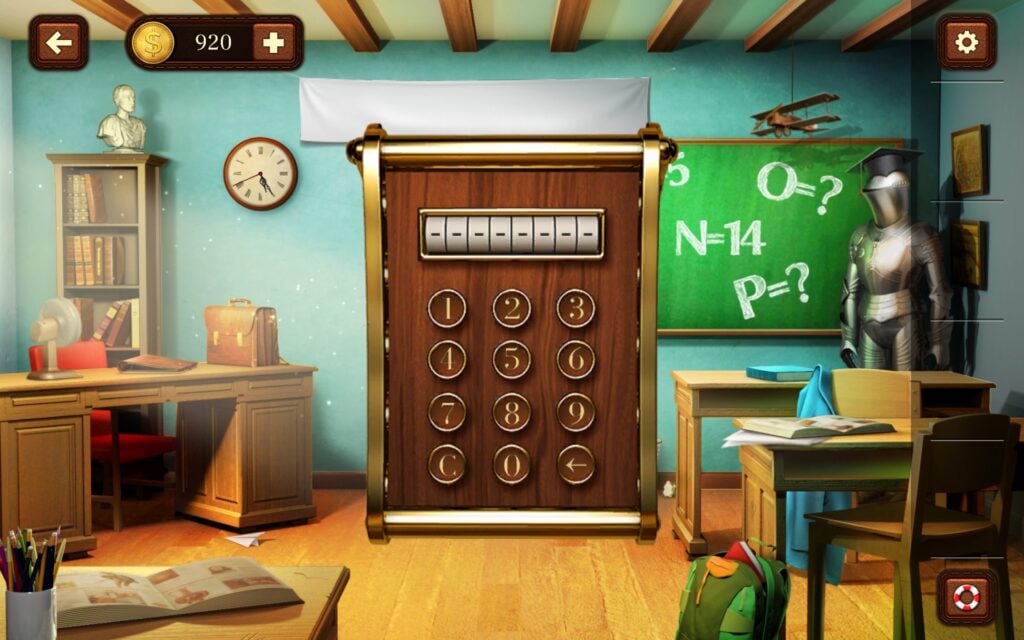Enter digit 1 on the keypad

pyautogui.click(x=447, y=308)
